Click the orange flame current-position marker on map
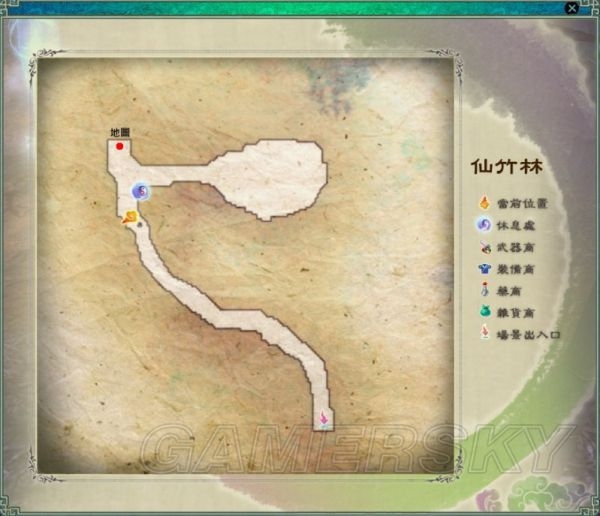600x516 pixels. tap(129, 216)
